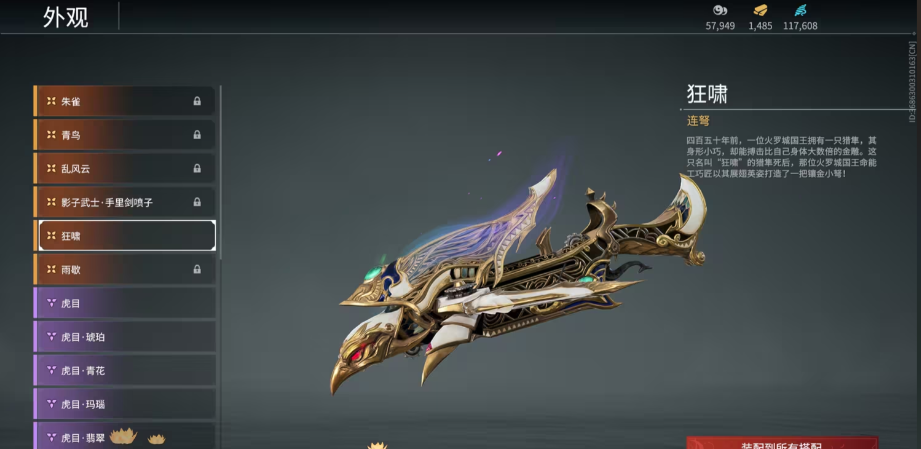Click the highlighted 狂啸 skin entry
921x449 pixels.
[126, 236]
